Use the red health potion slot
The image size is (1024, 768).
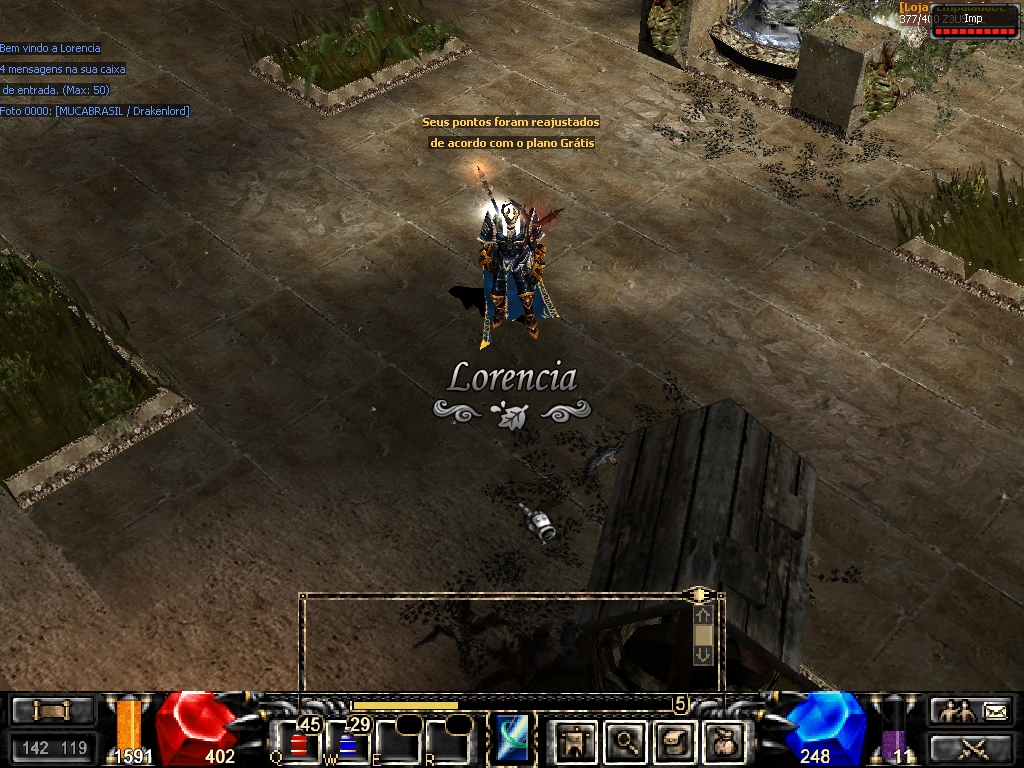coord(299,743)
